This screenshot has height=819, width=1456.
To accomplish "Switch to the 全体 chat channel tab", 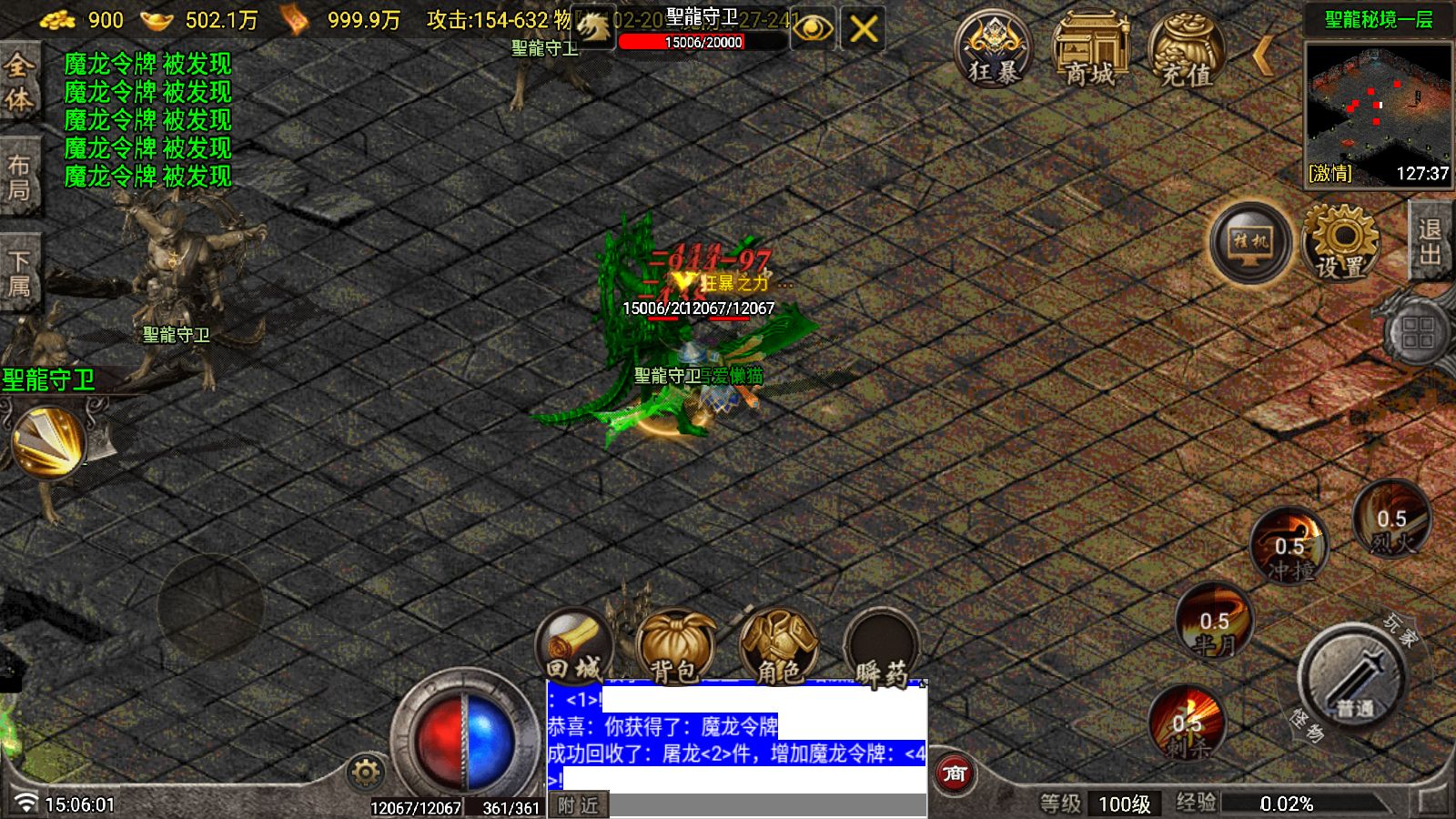I will [20, 77].
